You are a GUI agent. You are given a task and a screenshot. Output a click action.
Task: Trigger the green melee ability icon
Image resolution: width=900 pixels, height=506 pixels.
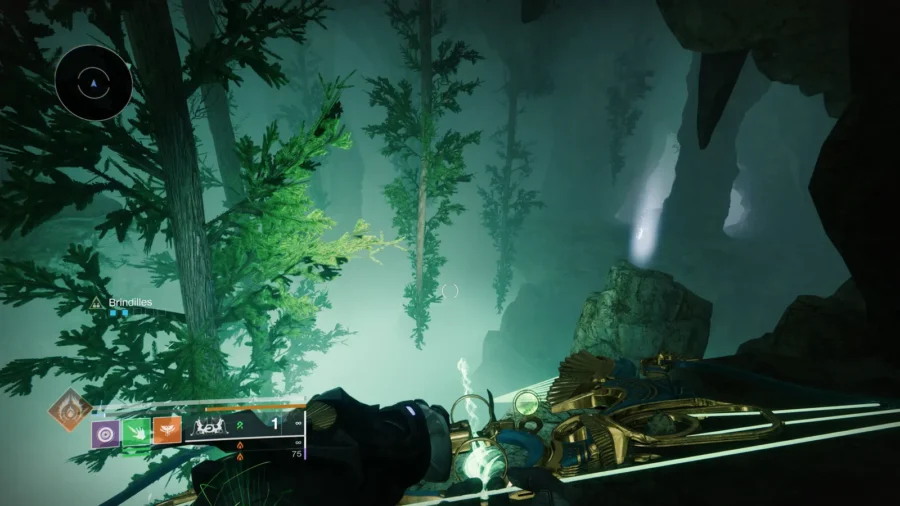tap(136, 433)
